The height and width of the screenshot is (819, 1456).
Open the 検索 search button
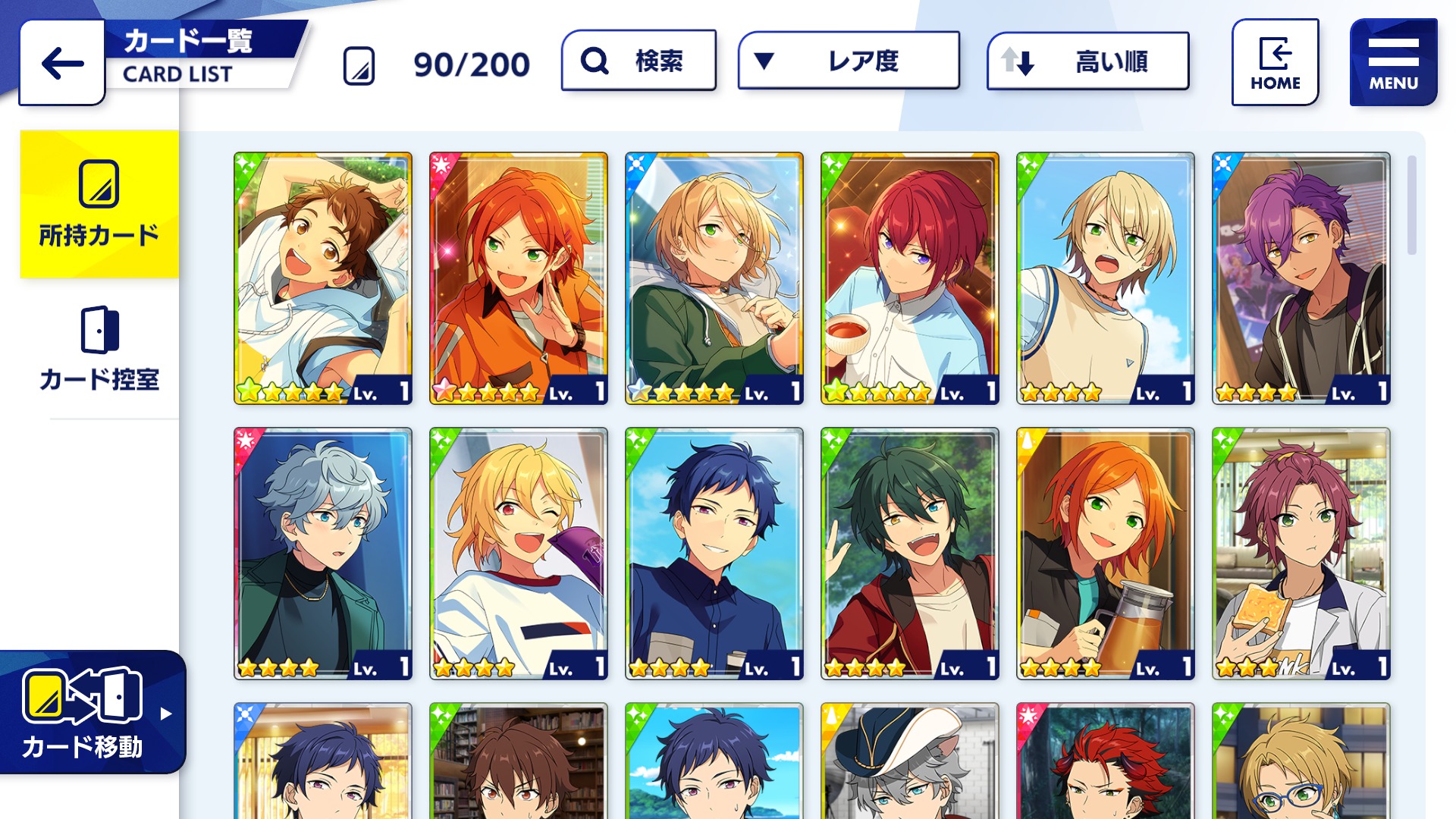[639, 61]
